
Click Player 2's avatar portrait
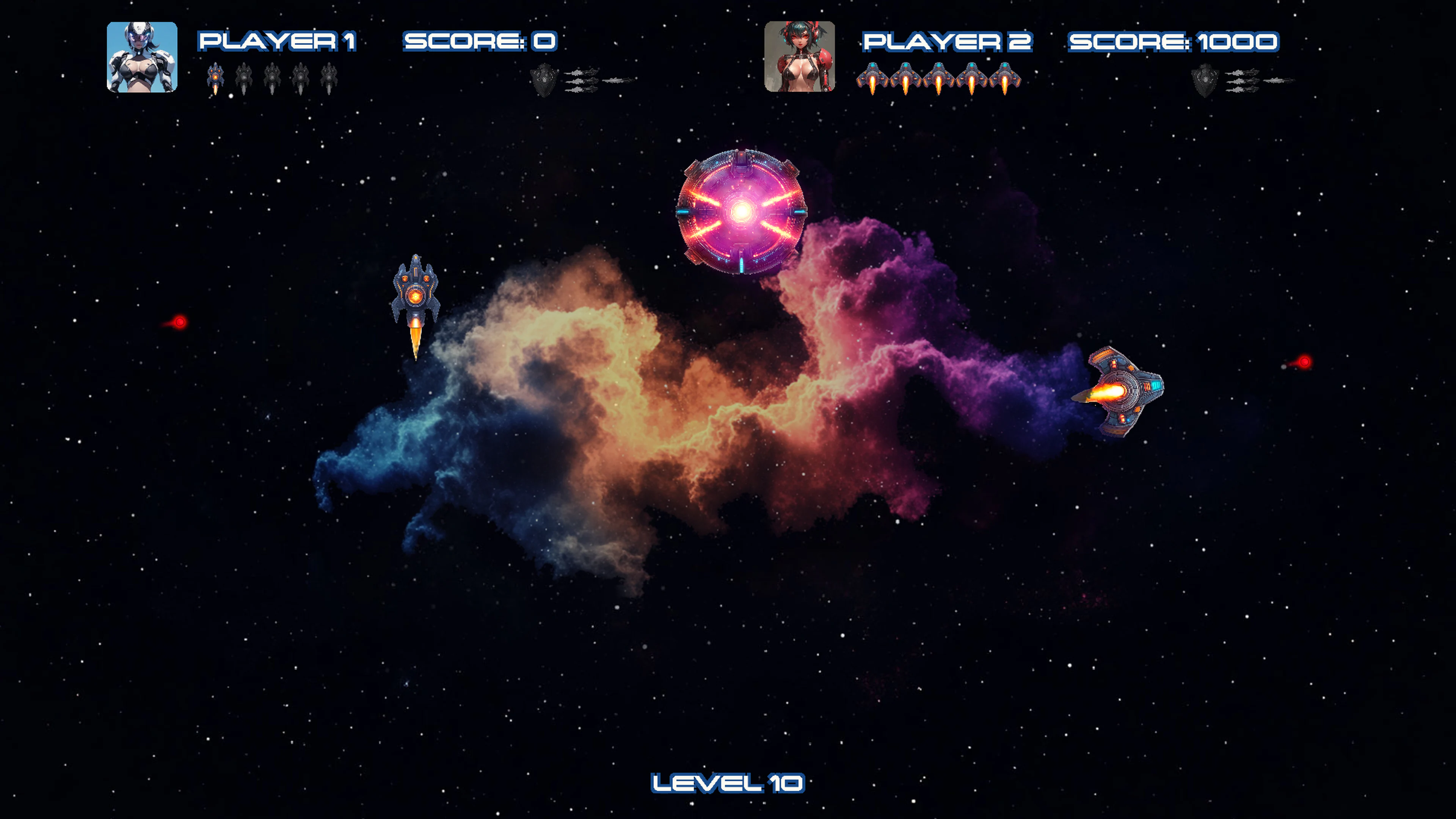pos(800,55)
